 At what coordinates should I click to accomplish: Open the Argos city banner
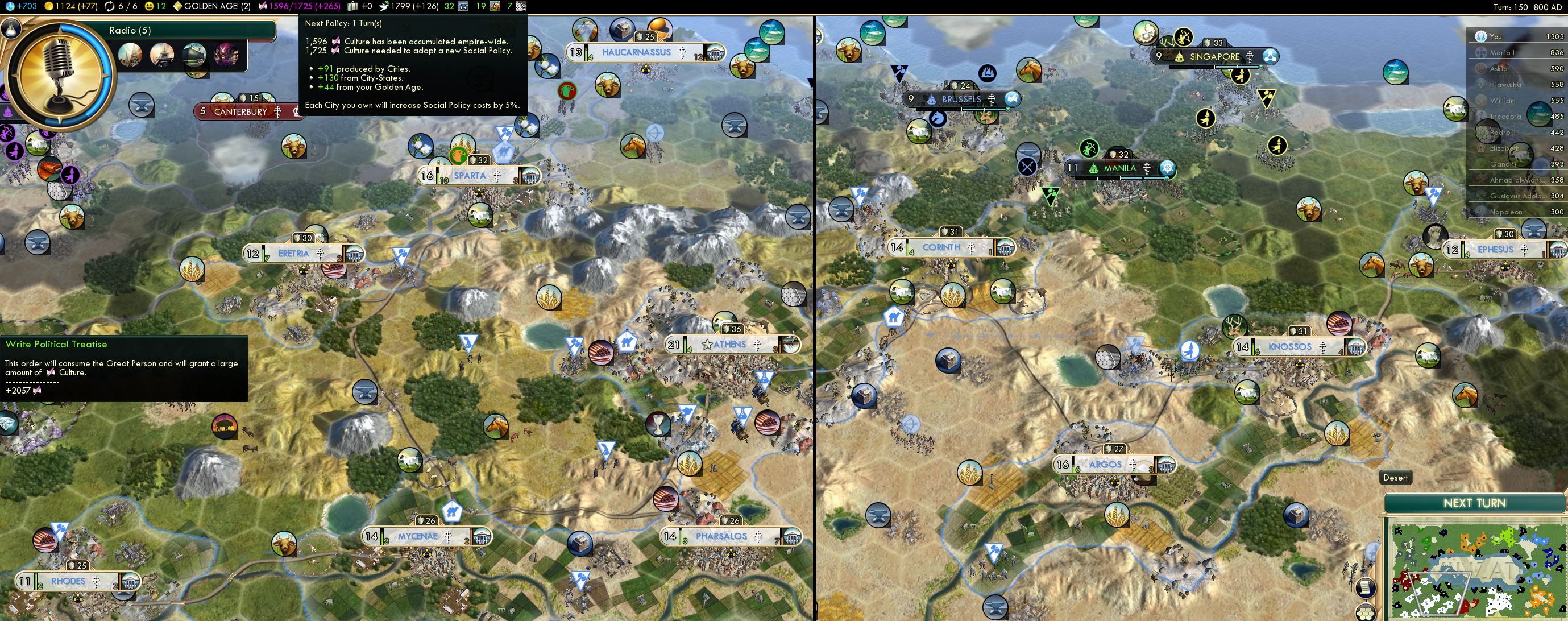point(1105,465)
